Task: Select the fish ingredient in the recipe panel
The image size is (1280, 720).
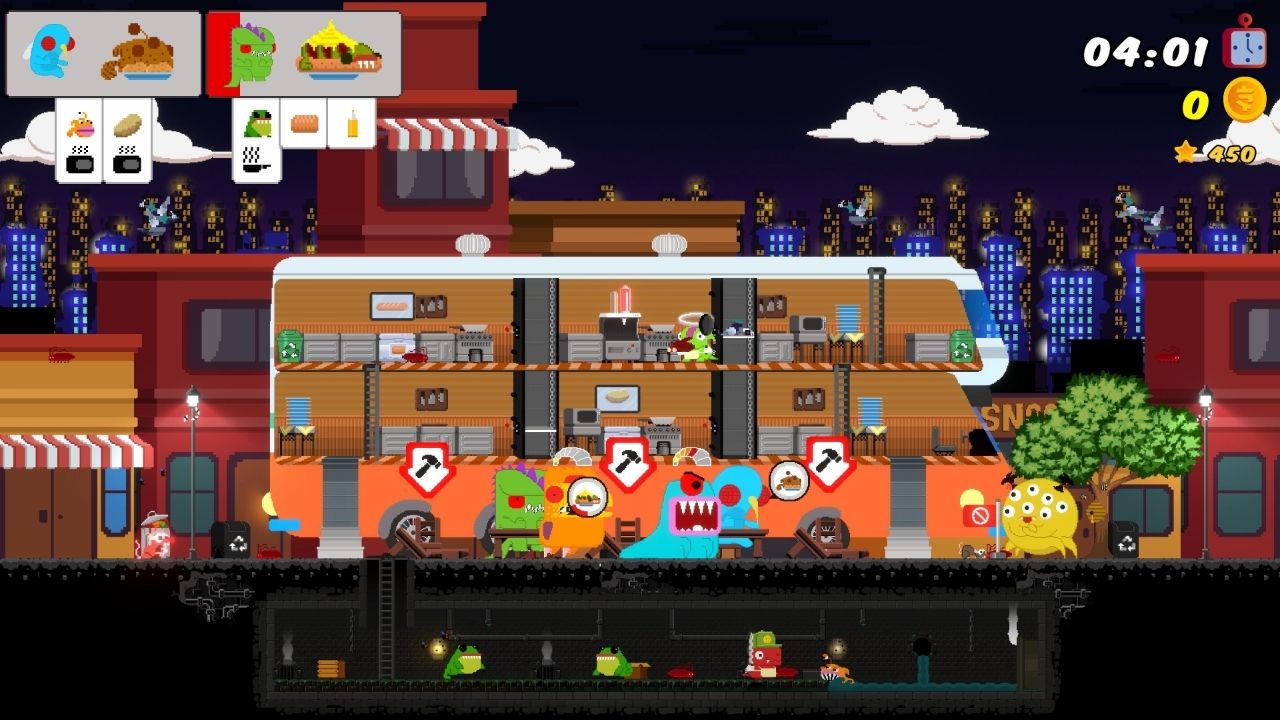Action: pos(79,124)
